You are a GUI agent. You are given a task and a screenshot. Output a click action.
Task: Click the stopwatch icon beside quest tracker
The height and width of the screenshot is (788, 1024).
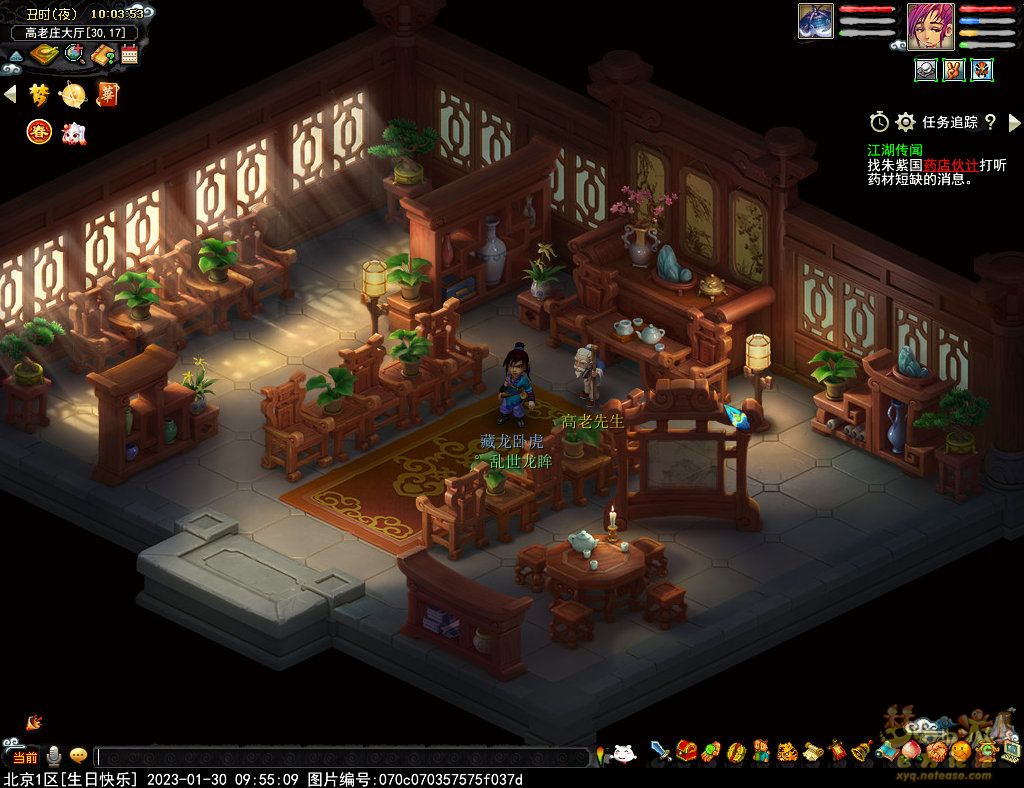pyautogui.click(x=879, y=122)
